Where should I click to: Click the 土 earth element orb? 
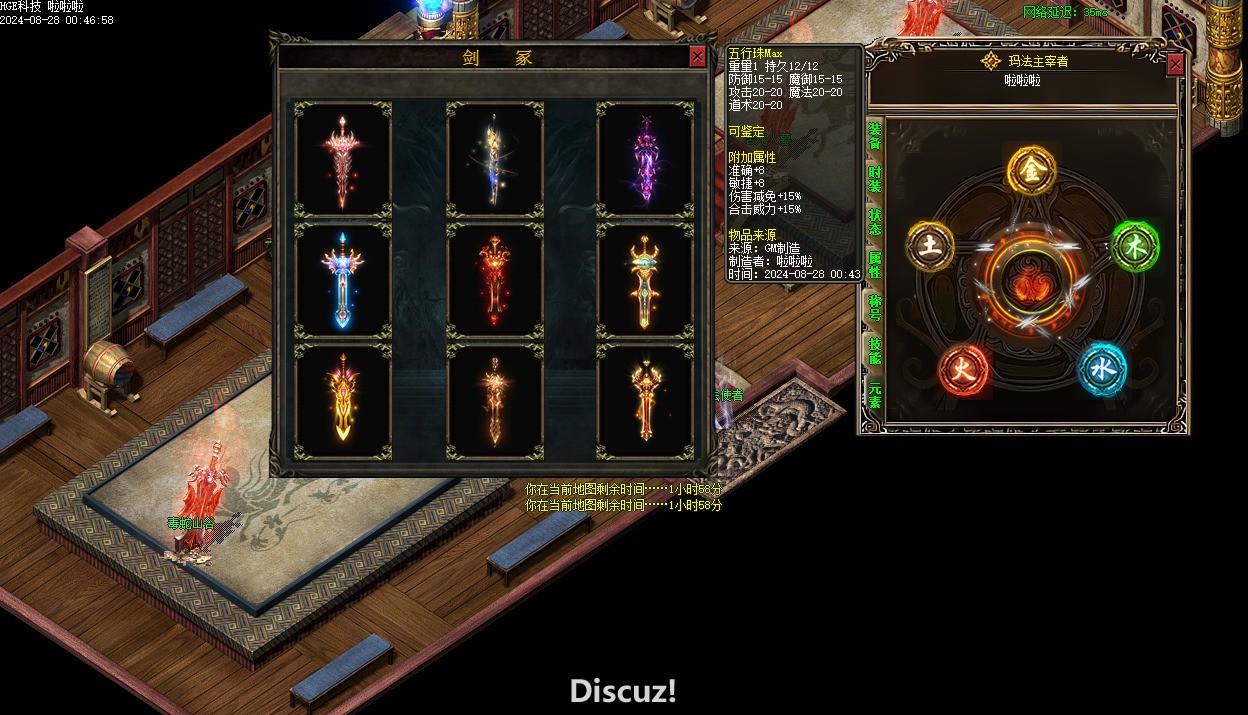pyautogui.click(x=931, y=246)
